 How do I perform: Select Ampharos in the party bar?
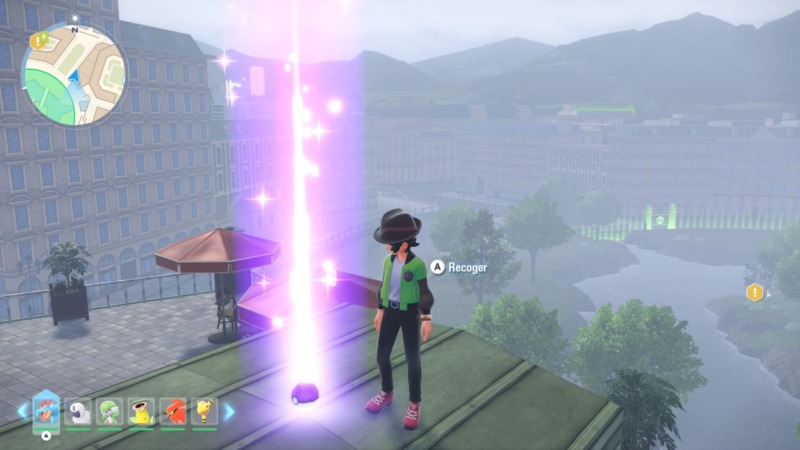coord(205,411)
